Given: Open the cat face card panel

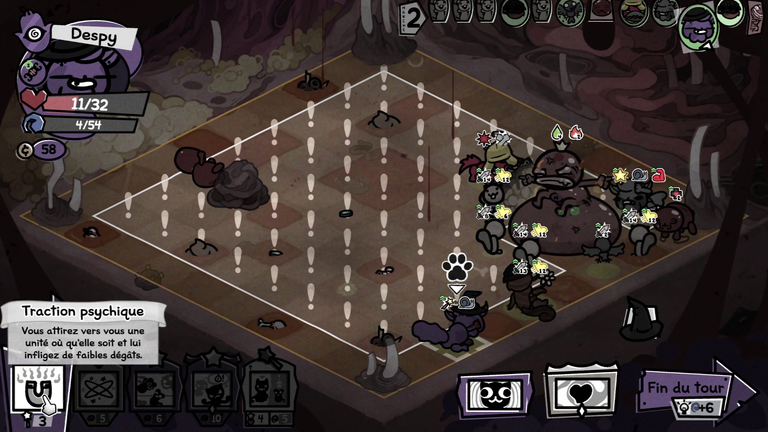Looking at the screenshot, I should point(494,392).
